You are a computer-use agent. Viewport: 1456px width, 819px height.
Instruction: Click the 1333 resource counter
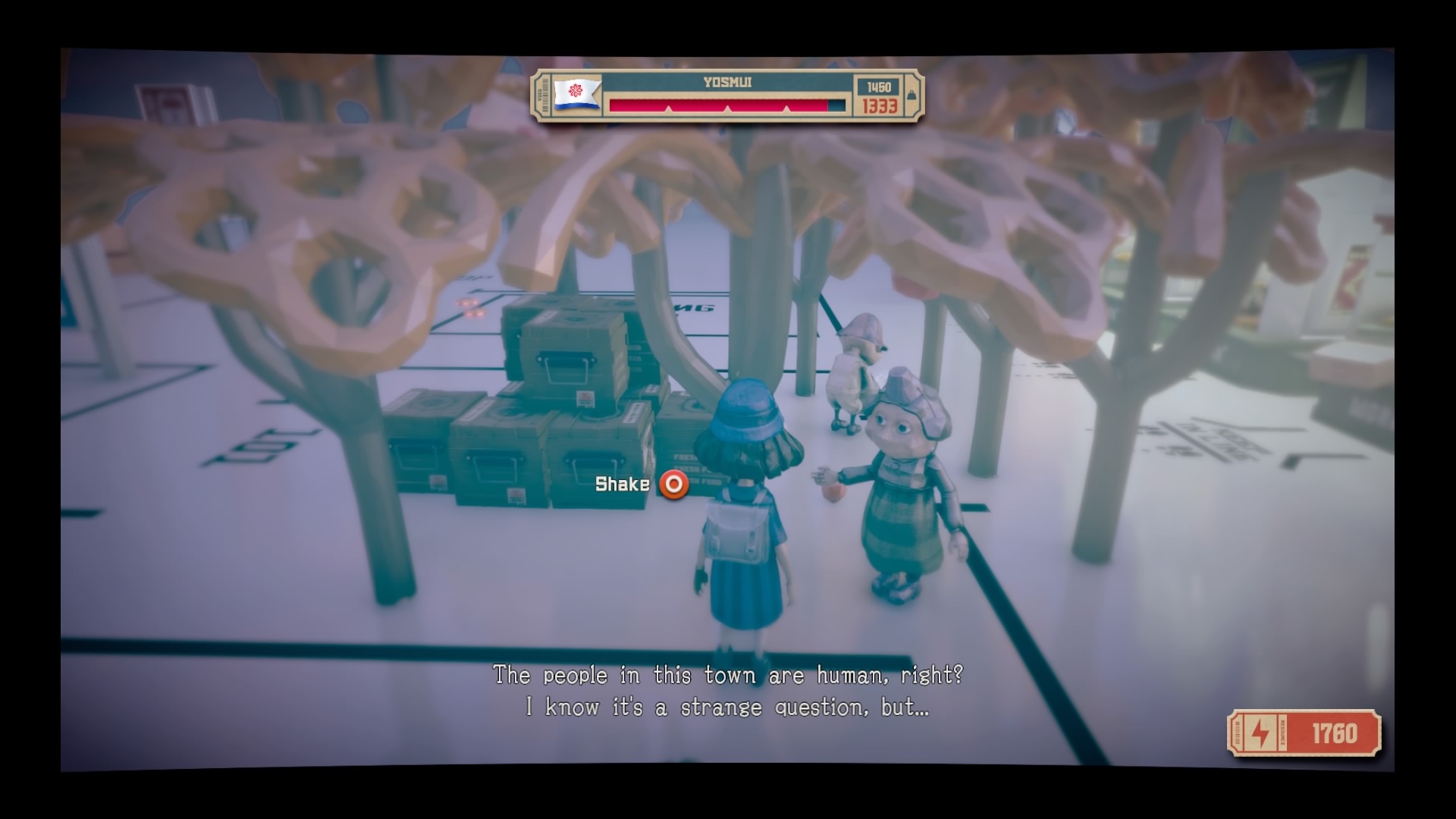[x=880, y=108]
